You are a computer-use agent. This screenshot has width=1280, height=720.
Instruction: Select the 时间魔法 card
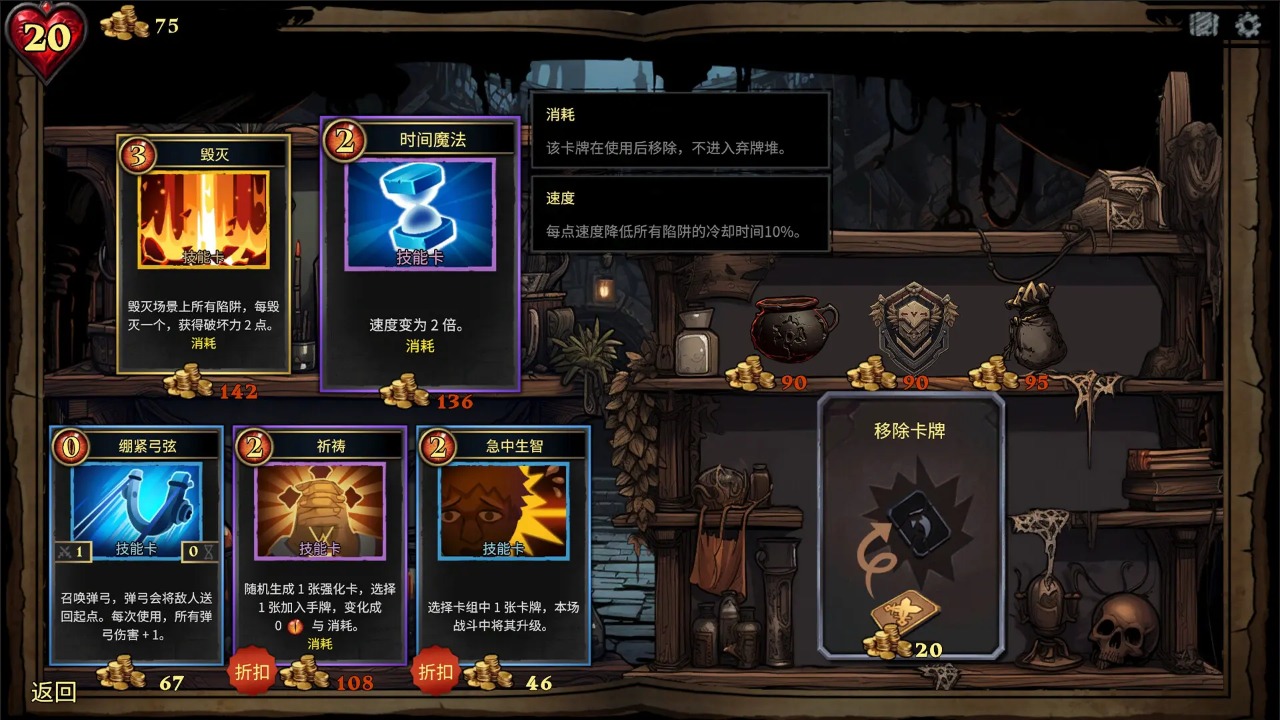point(420,254)
